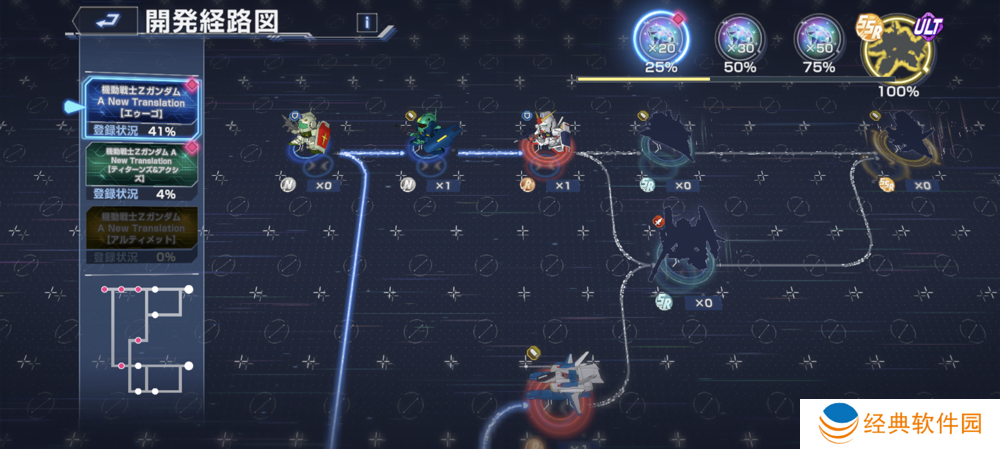Open the 25% reward with ×20 gems
Viewport: 1000px width, 449px height.
(x=660, y=40)
